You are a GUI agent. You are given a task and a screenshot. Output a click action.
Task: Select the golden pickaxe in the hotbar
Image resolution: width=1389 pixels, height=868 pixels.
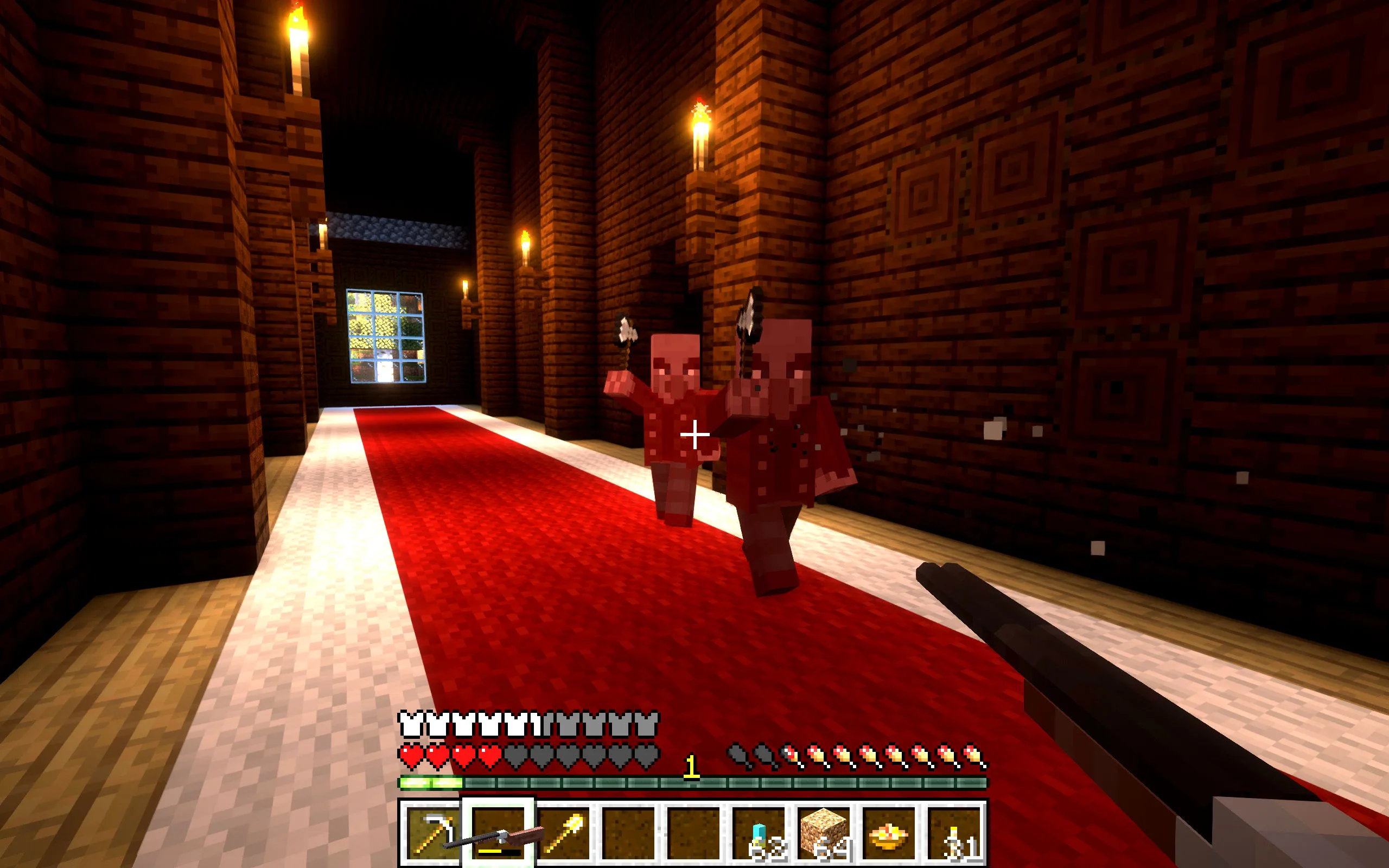433,834
